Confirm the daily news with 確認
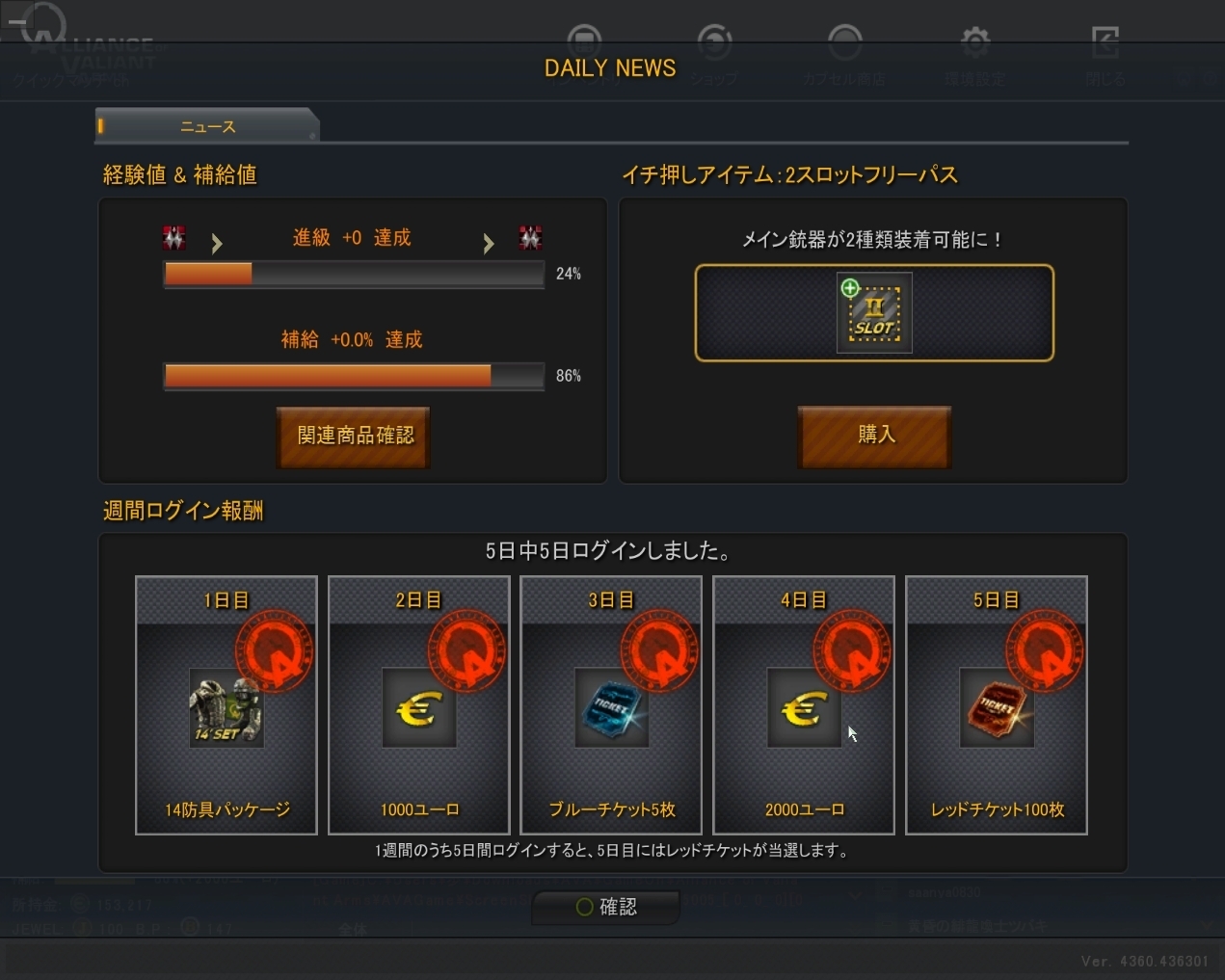Screen dimensions: 1225x980 [606, 907]
